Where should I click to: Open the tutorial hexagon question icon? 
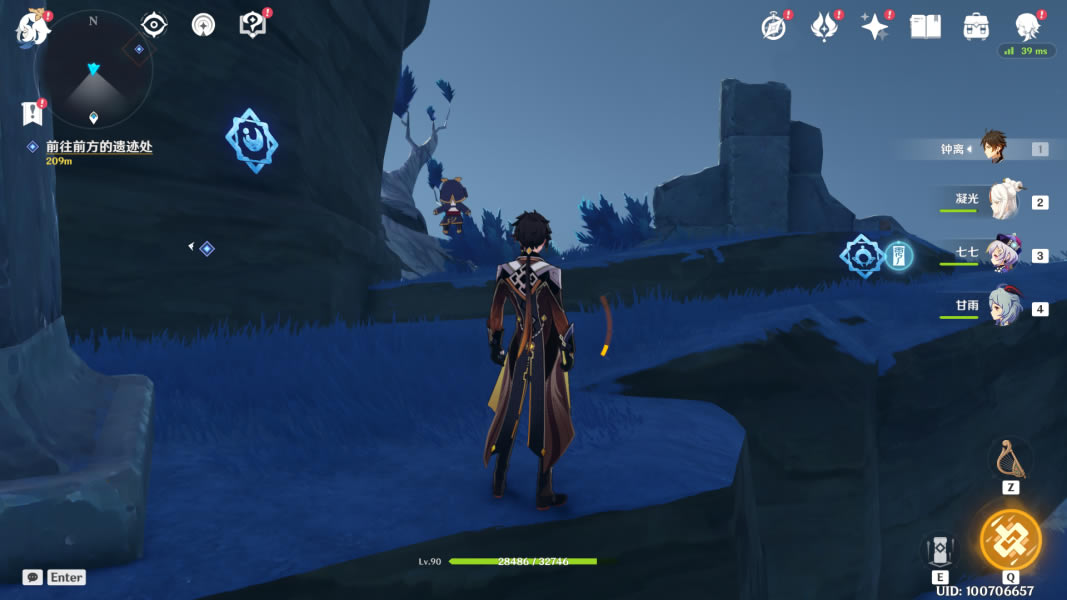click(253, 25)
